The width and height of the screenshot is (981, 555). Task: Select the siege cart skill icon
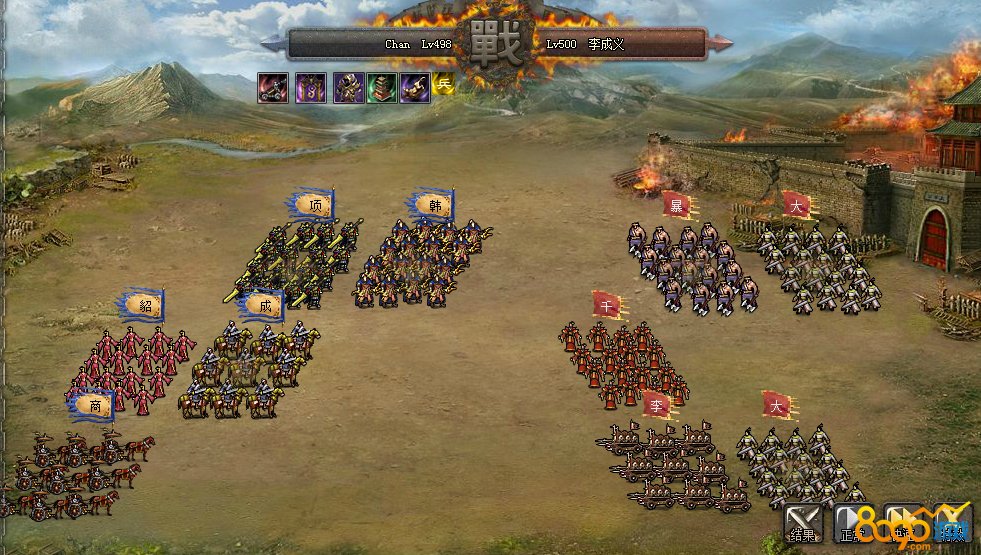tap(272, 88)
